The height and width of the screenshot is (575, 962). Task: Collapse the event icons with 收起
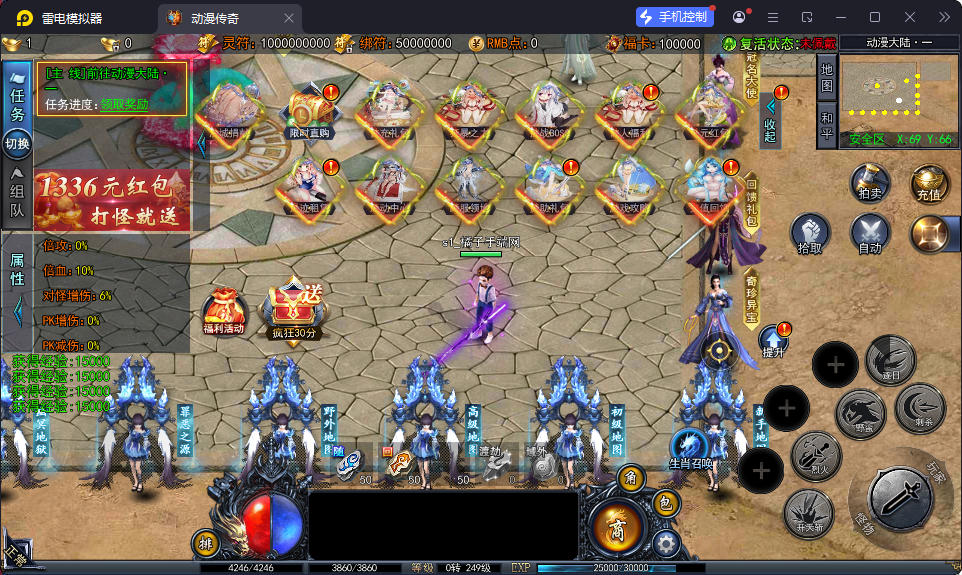point(770,118)
